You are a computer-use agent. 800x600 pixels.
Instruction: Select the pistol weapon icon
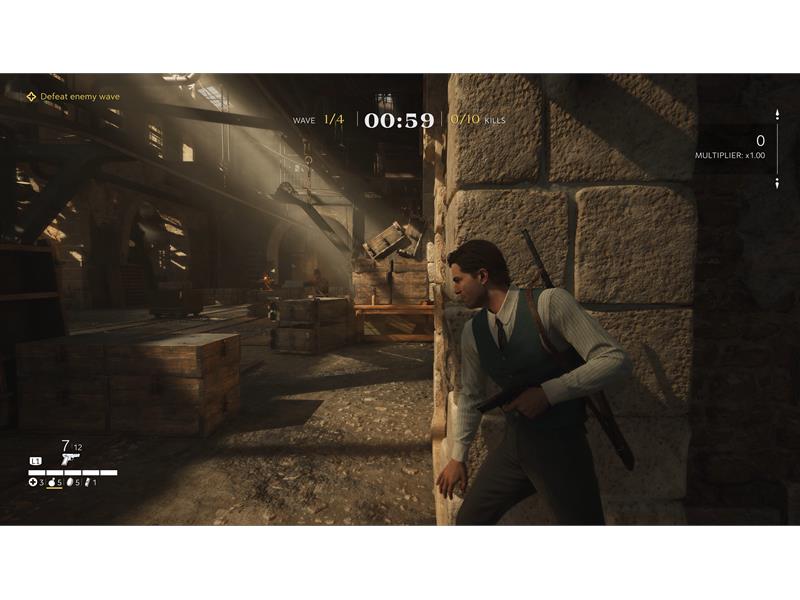(69, 459)
